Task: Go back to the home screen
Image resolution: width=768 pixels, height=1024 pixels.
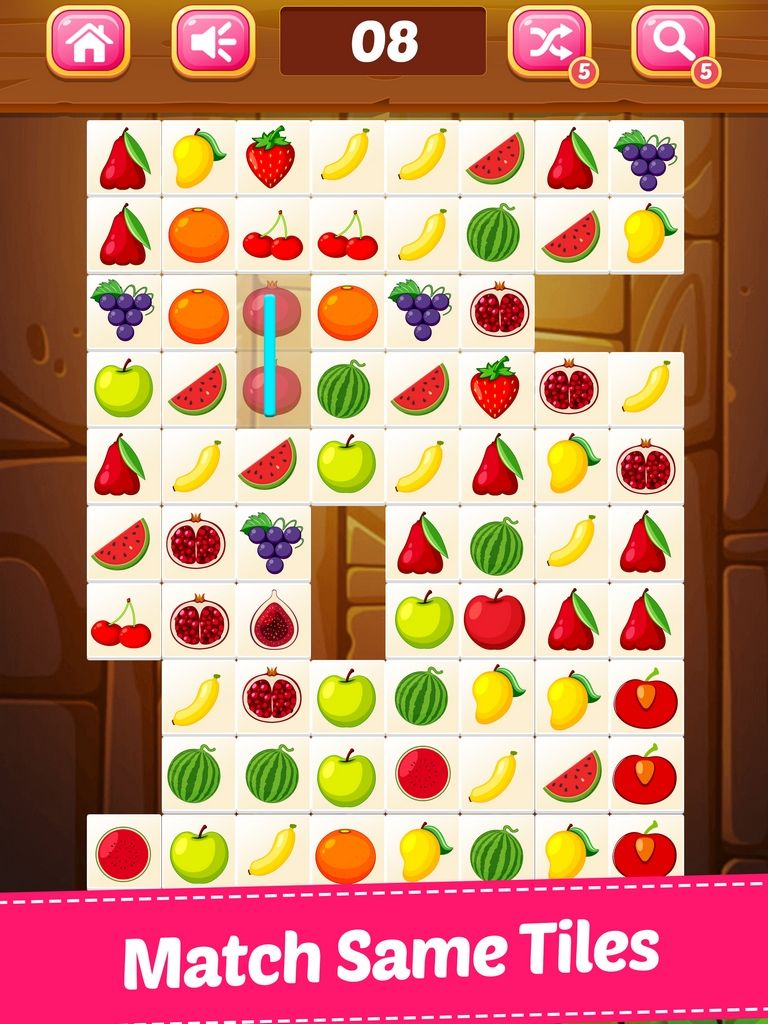Action: point(88,42)
